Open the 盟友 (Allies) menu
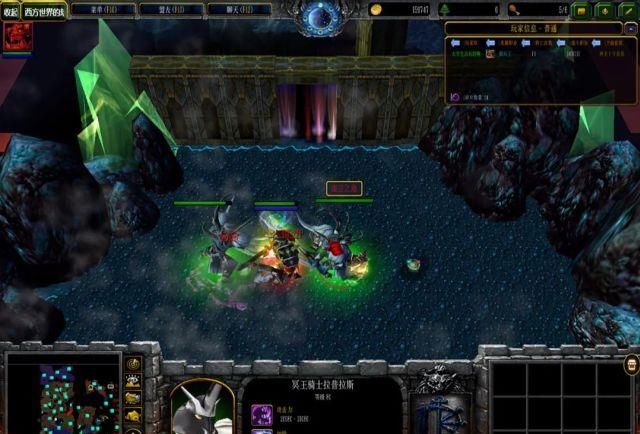Image resolution: width=640 pixels, height=434 pixels. (x=174, y=8)
